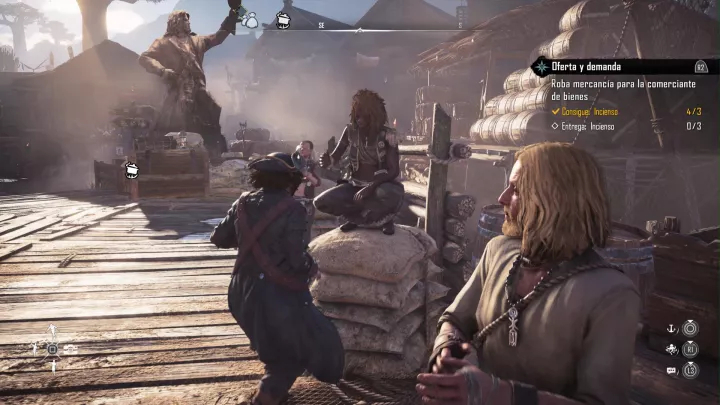This screenshot has height=405, width=720.
Task: Click the chat bubble icon
Action: coord(672,371)
